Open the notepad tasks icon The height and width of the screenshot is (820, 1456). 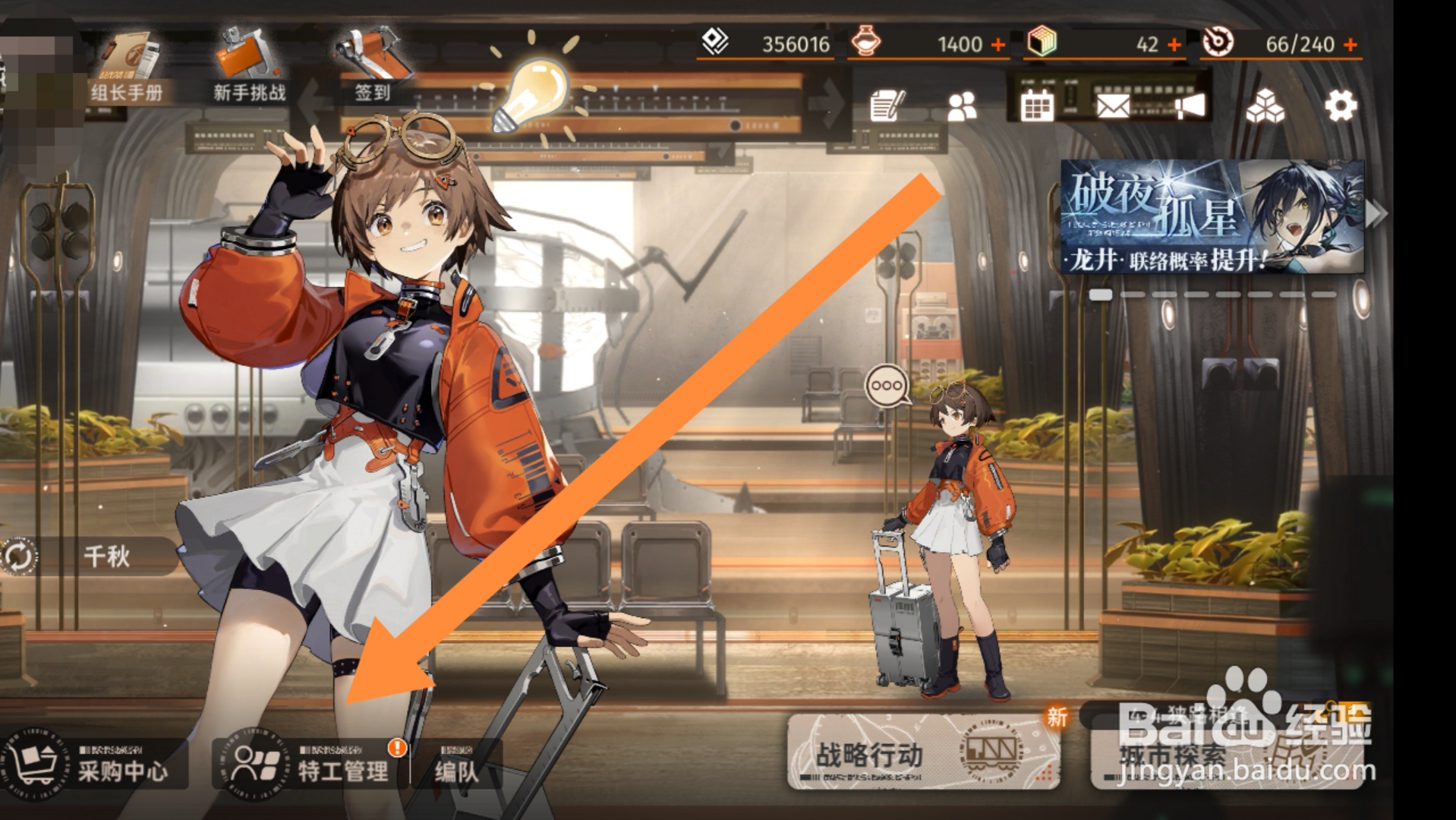(887, 106)
